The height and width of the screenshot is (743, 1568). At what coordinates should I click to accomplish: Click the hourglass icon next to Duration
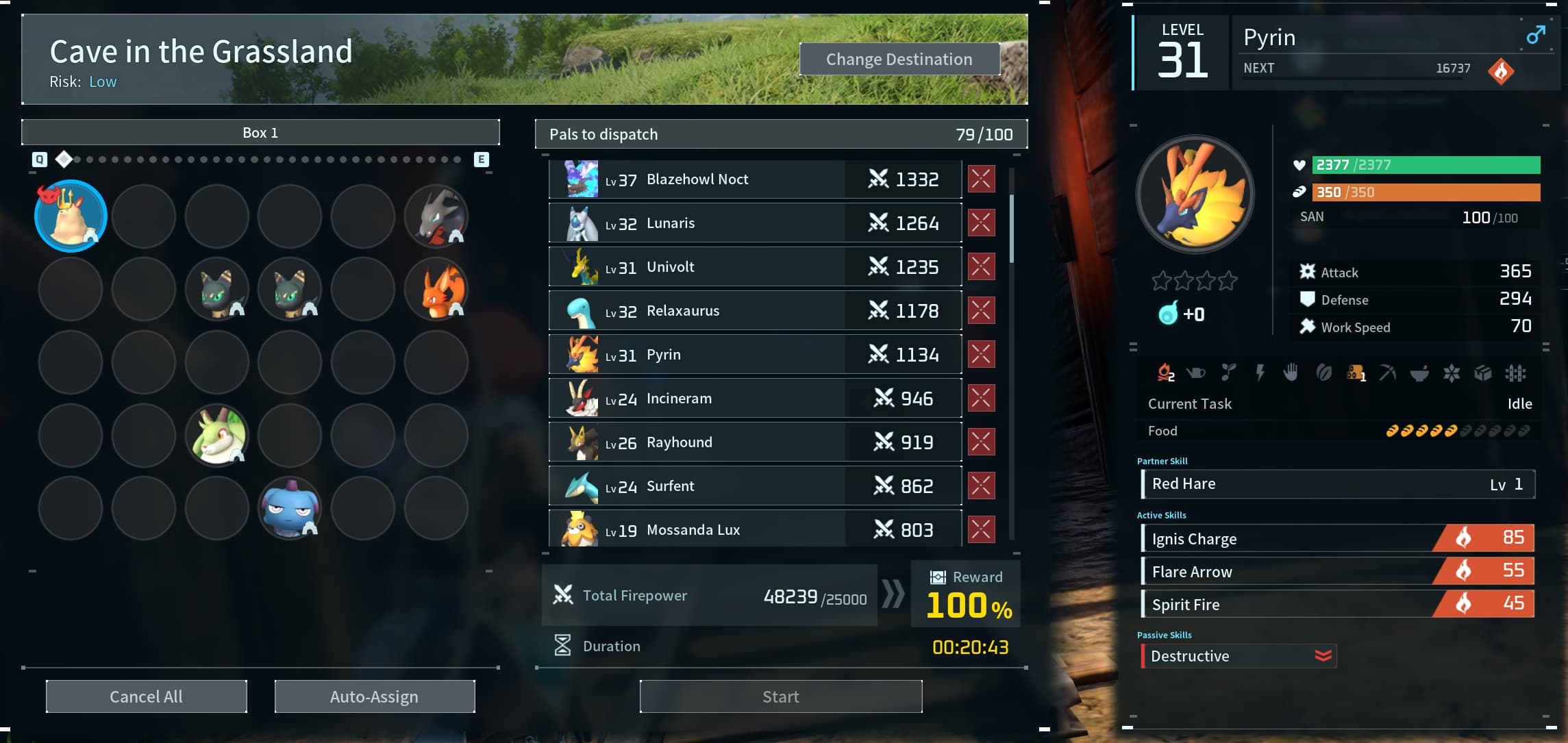[x=562, y=644]
